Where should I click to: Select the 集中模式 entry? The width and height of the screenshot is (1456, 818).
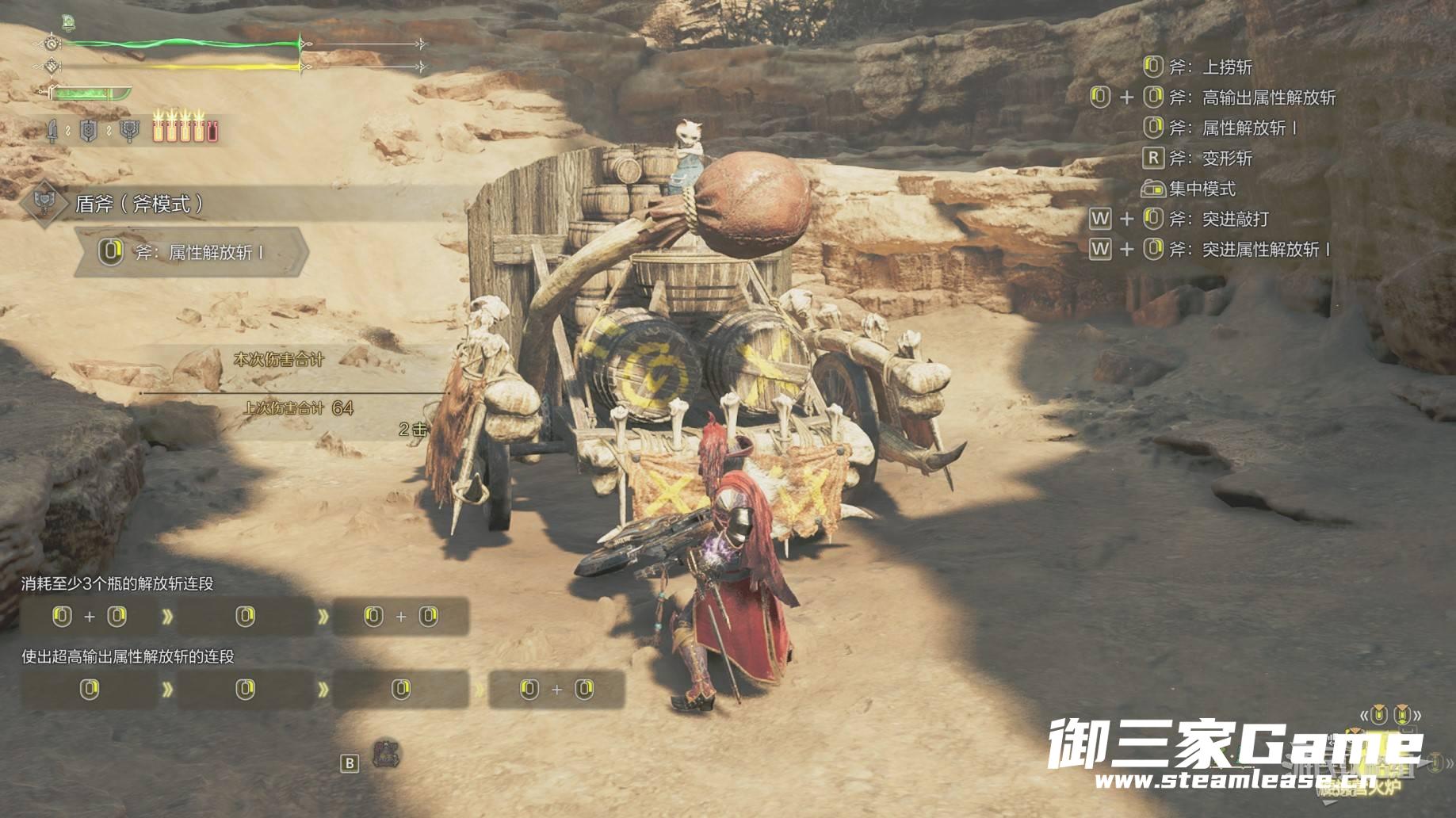tap(1202, 189)
